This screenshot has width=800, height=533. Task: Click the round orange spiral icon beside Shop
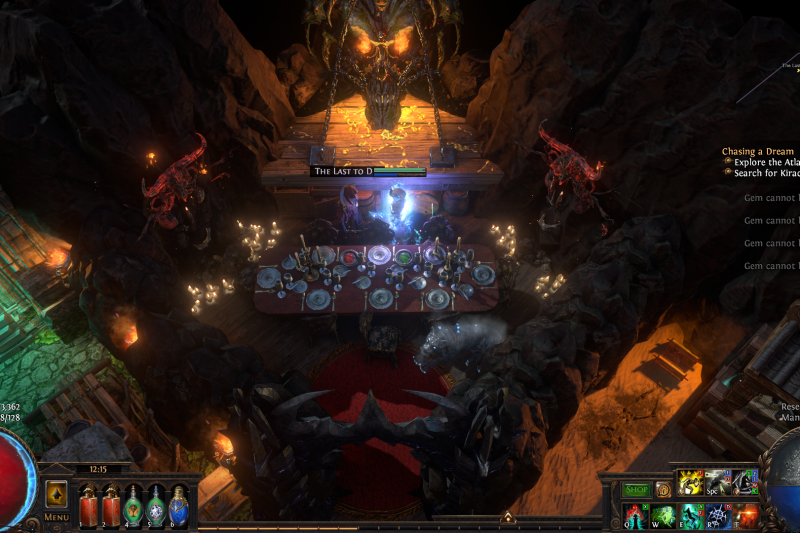click(x=663, y=490)
